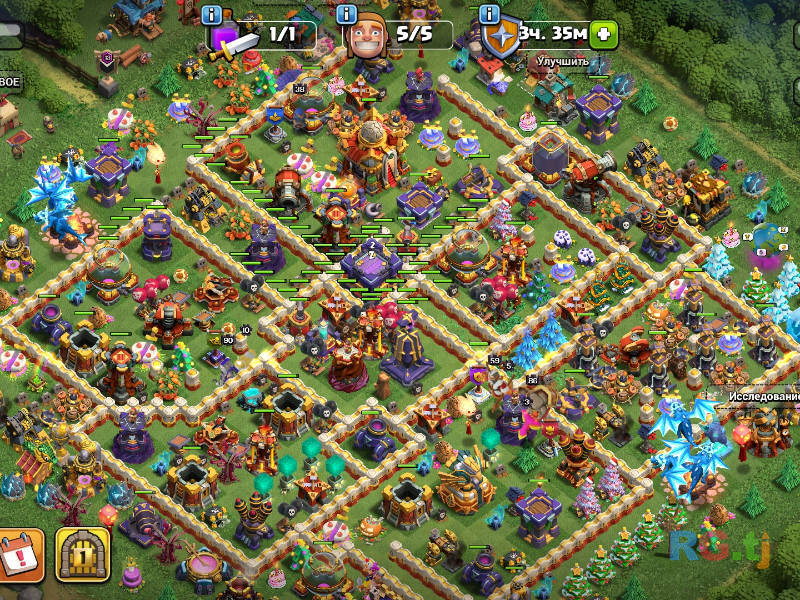Click the "Улучшить" upgrade label

(563, 62)
